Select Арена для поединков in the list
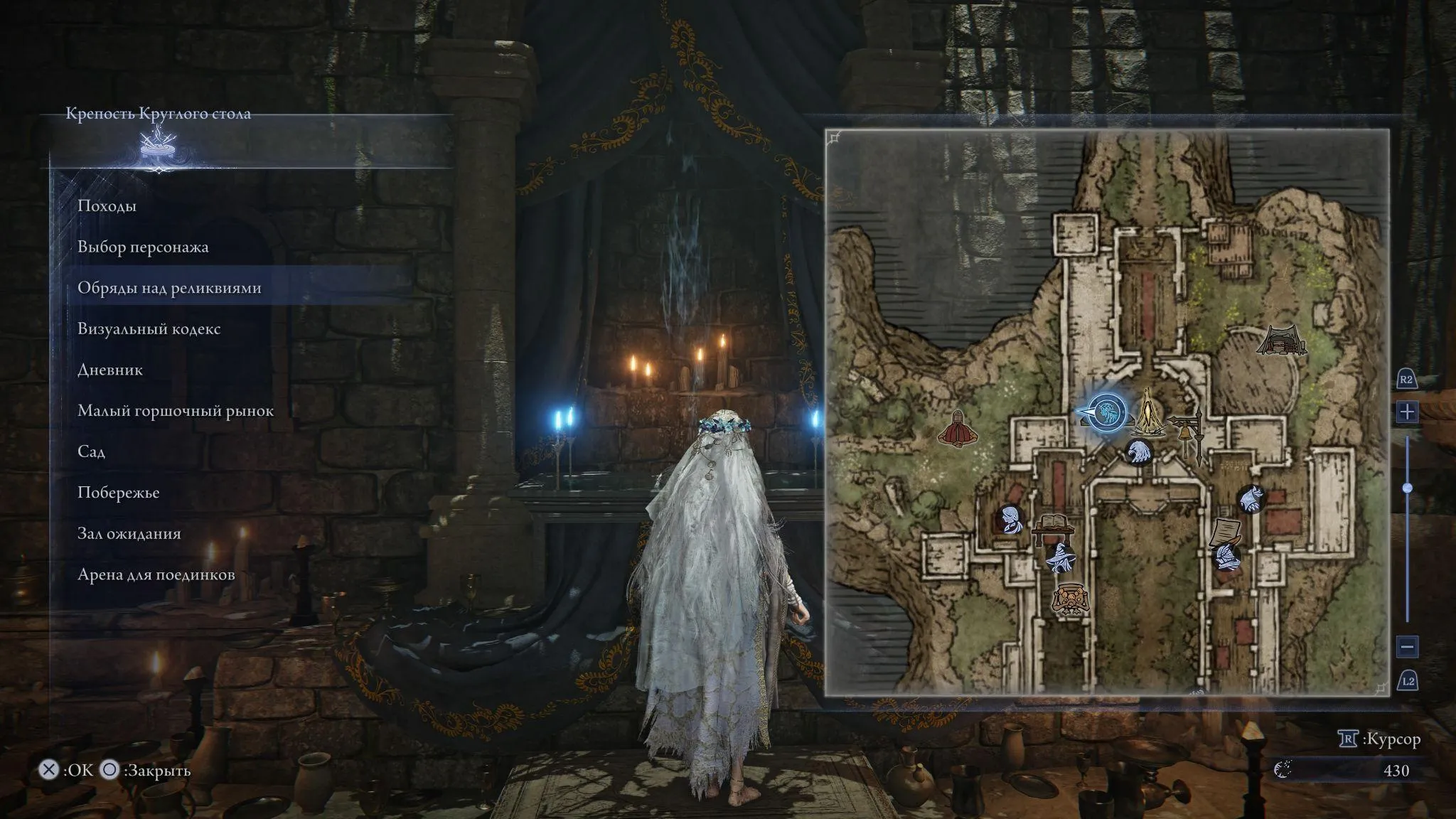This screenshot has width=1456, height=819. coord(156,574)
